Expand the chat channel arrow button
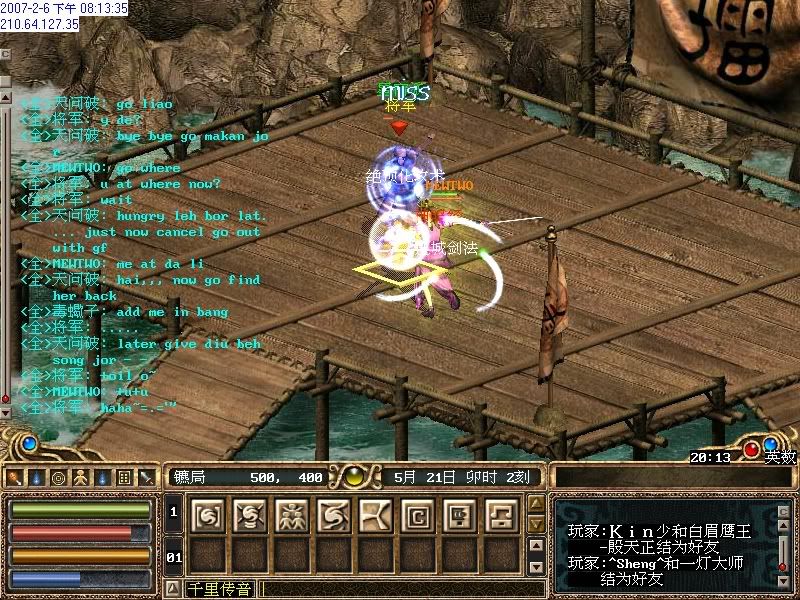The image size is (800, 600). tap(172, 588)
